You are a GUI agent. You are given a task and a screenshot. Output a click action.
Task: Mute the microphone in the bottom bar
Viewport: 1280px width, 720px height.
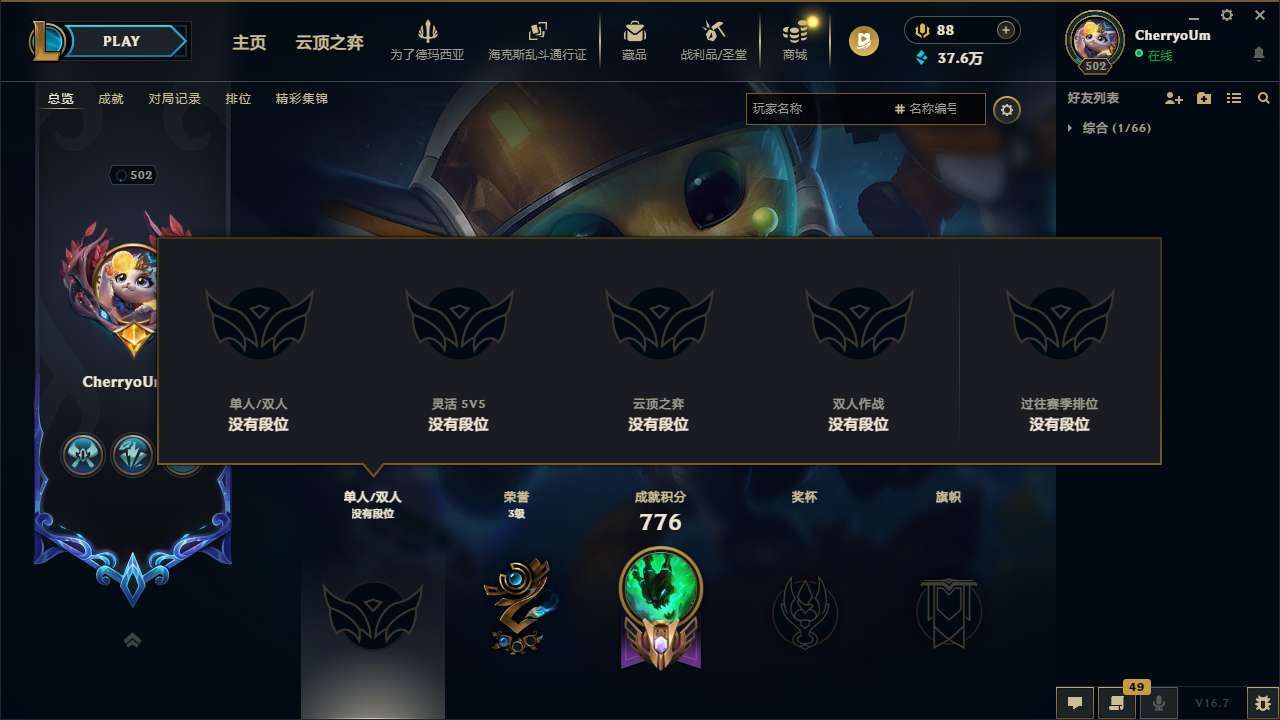(x=1159, y=703)
